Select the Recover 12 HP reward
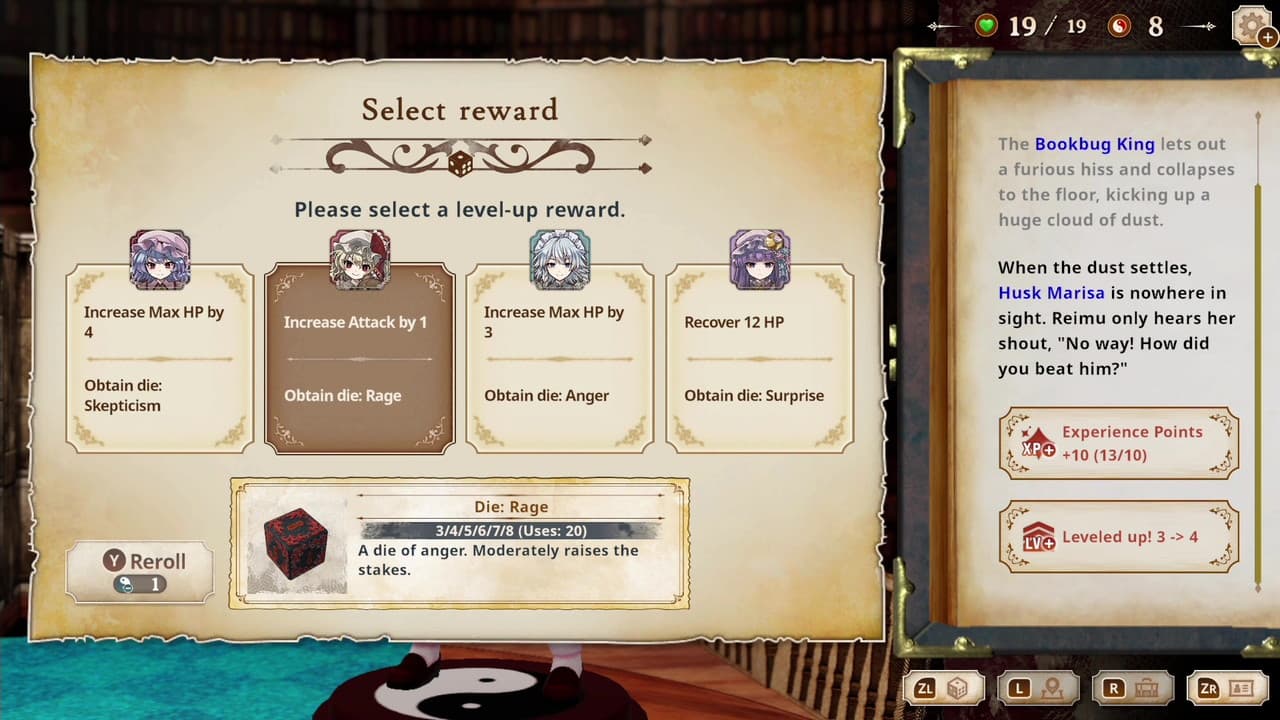Screen dimensions: 1280x720 click(x=761, y=360)
